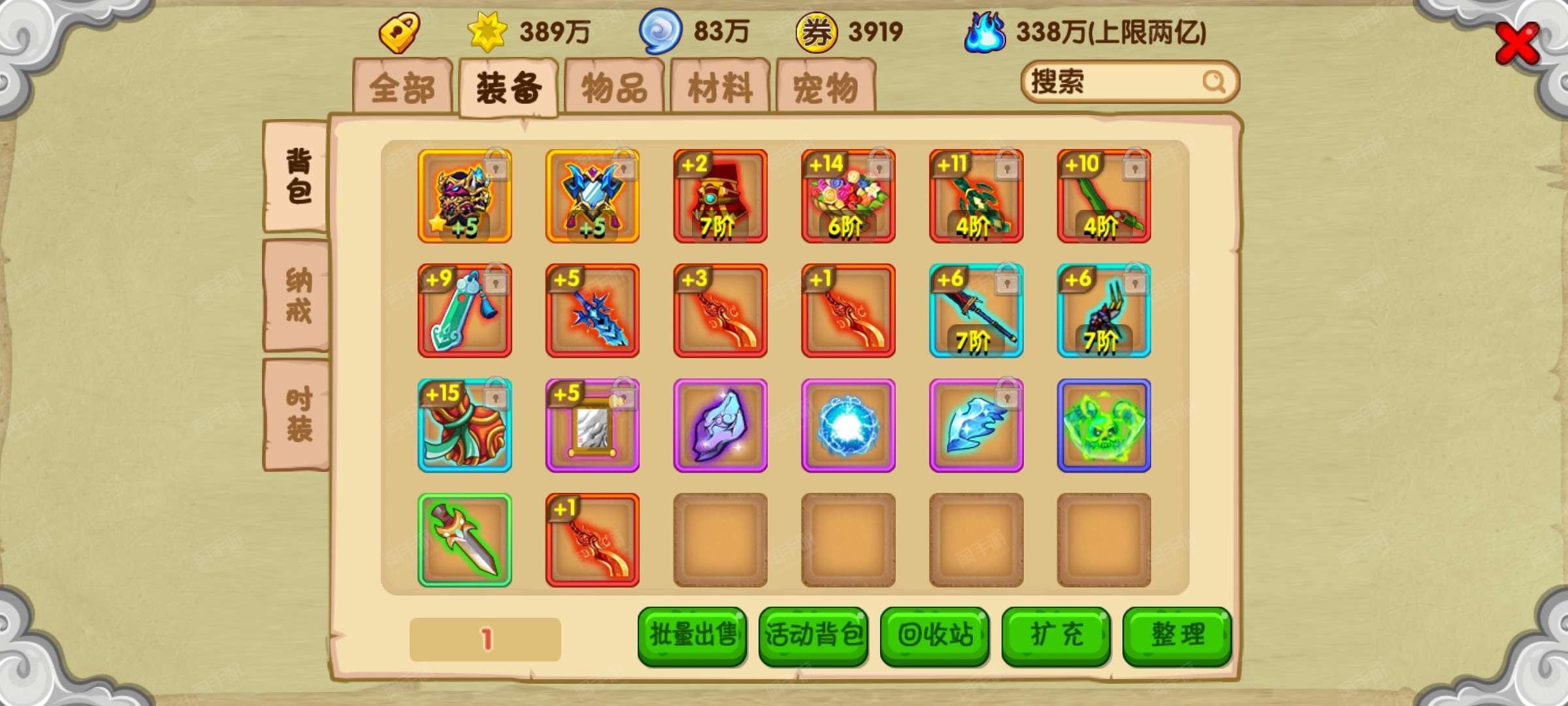1568x706 pixels.
Task: Select the +5 golden armor item
Action: coord(465,196)
